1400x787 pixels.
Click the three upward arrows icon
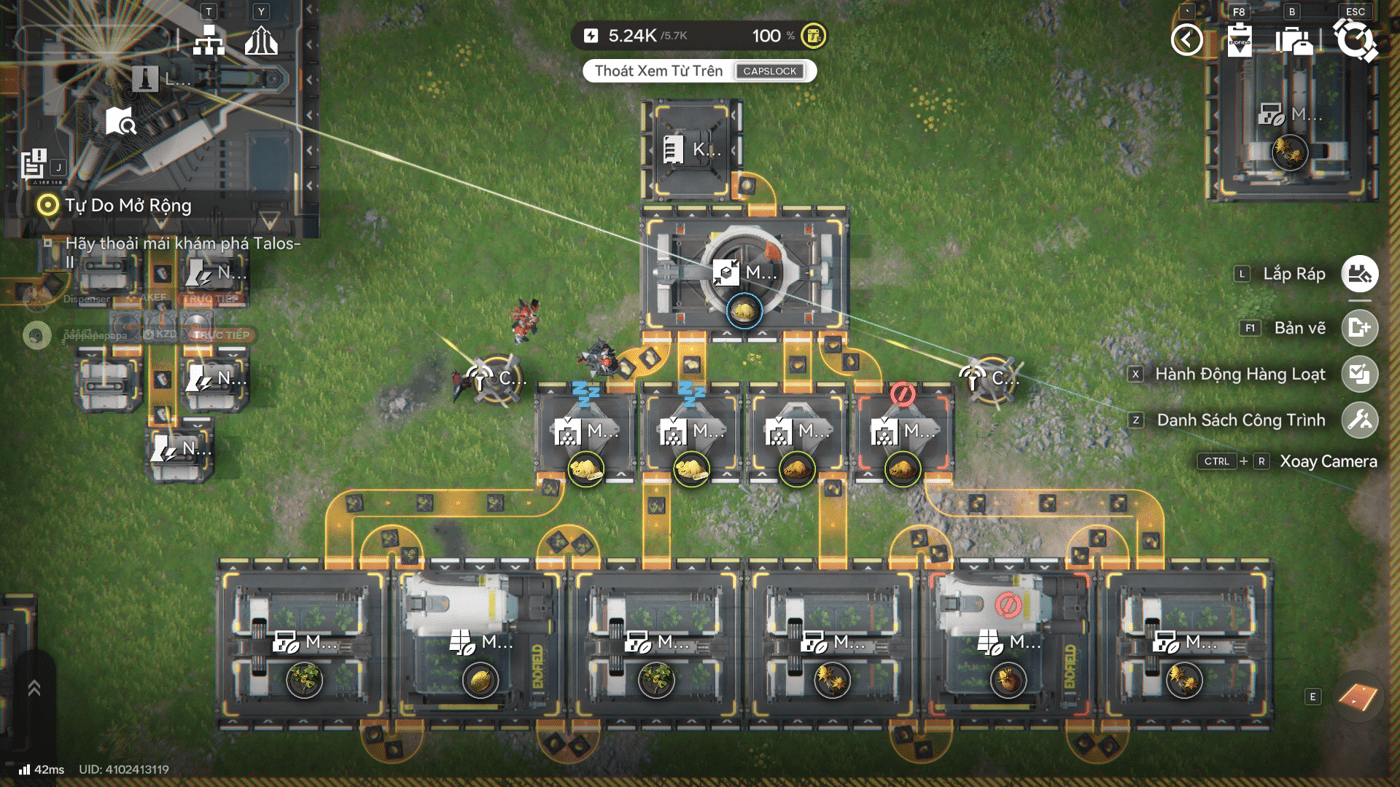click(x=261, y=41)
